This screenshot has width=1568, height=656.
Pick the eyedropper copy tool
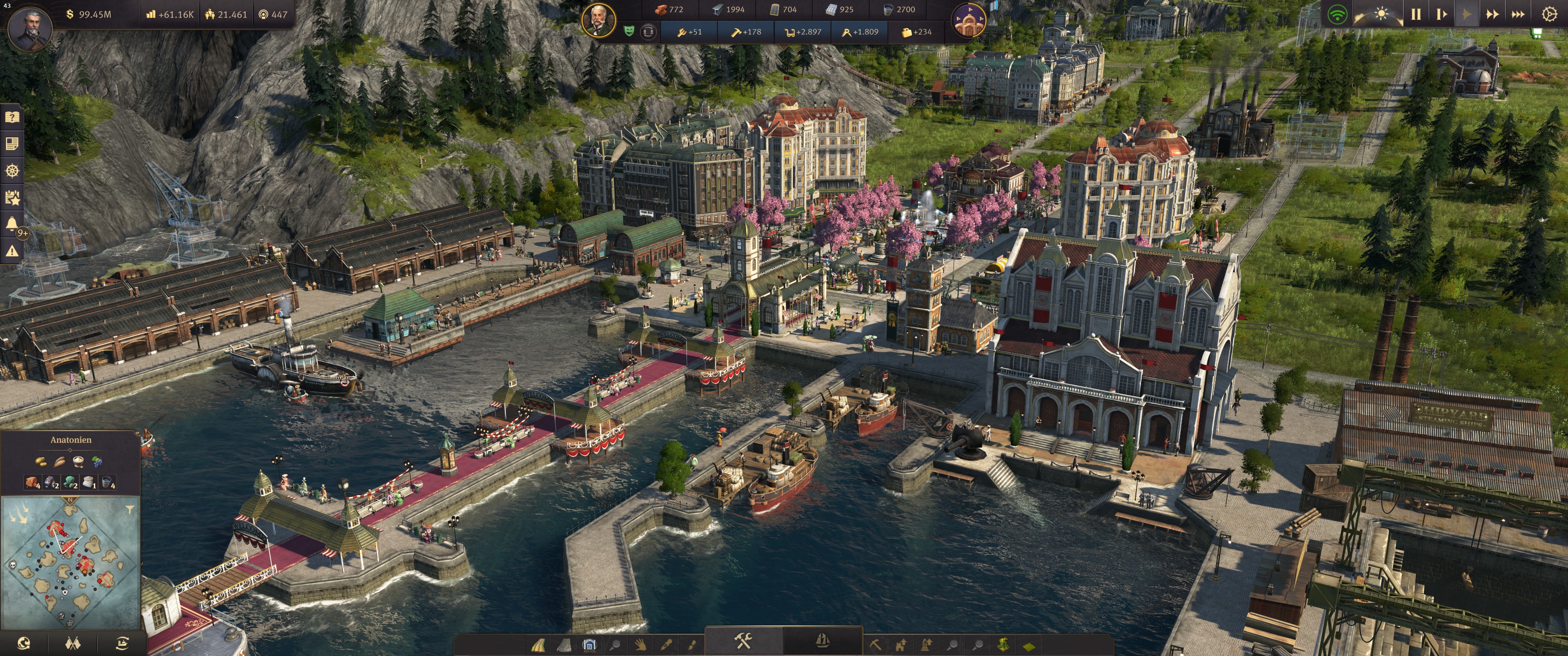(x=666, y=645)
